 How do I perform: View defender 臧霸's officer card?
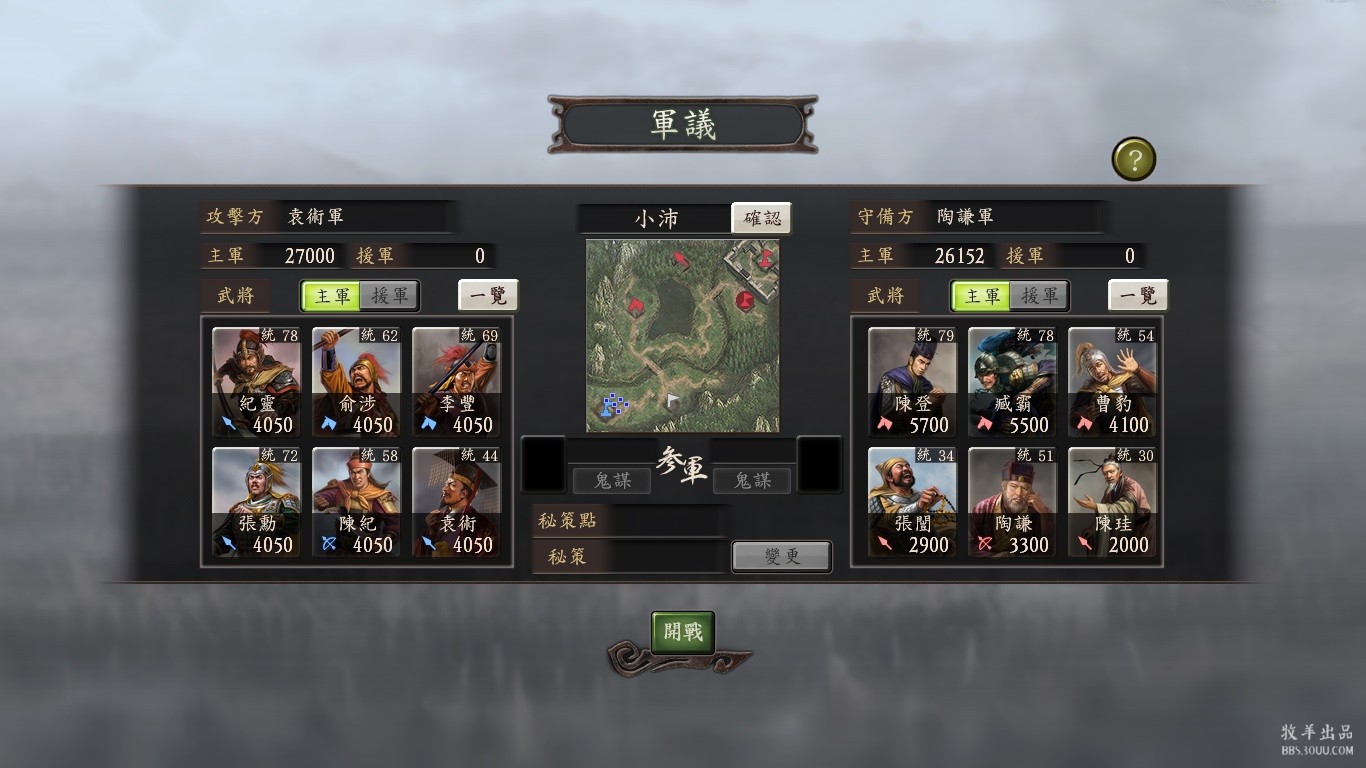pos(1012,382)
